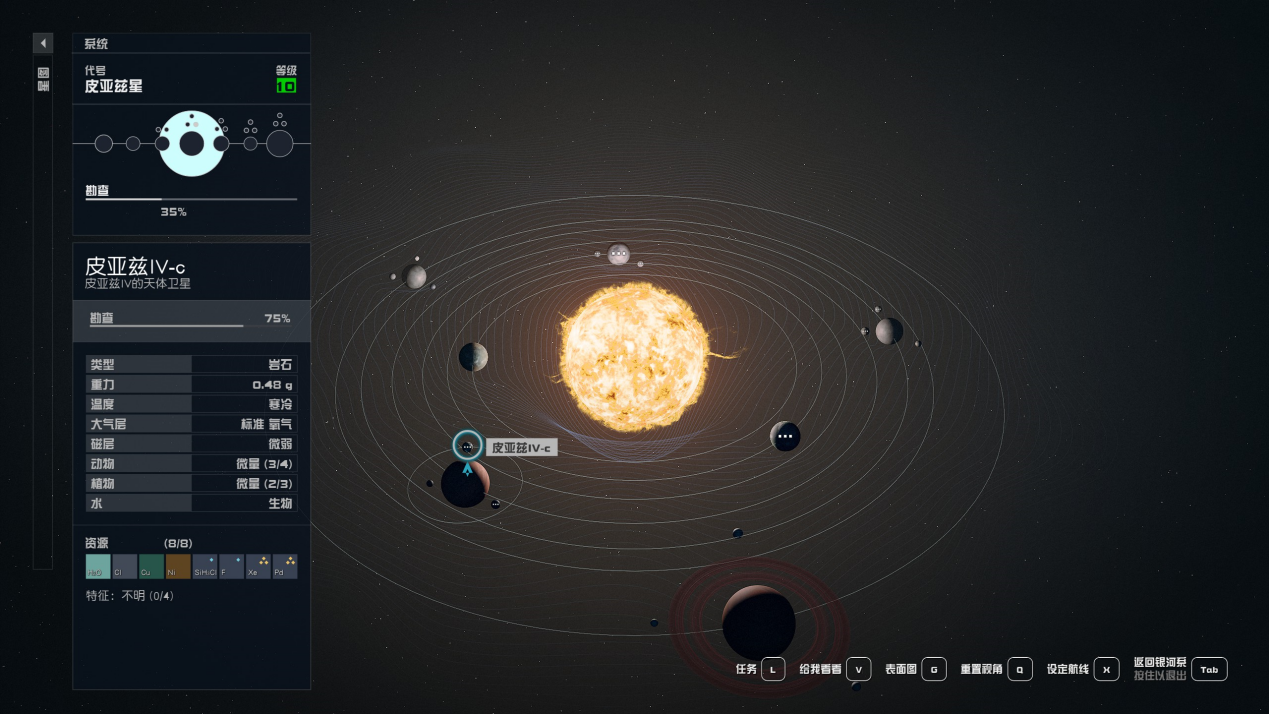Set course using 设定航线
The width and height of the screenshot is (1269, 714).
coord(1105,669)
